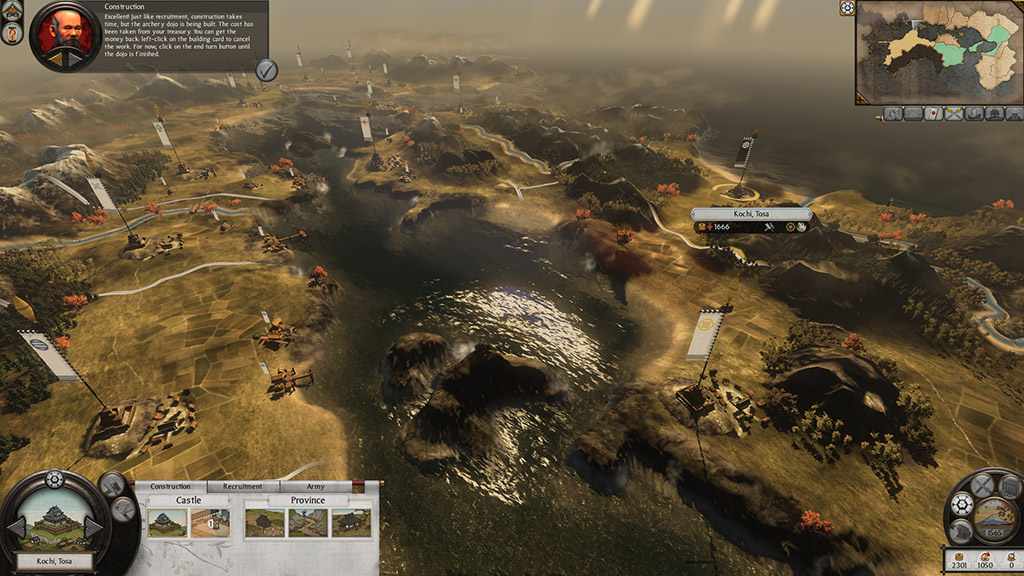Cancel the archery dojo under construction
This screenshot has width=1024, height=576.
(211, 522)
